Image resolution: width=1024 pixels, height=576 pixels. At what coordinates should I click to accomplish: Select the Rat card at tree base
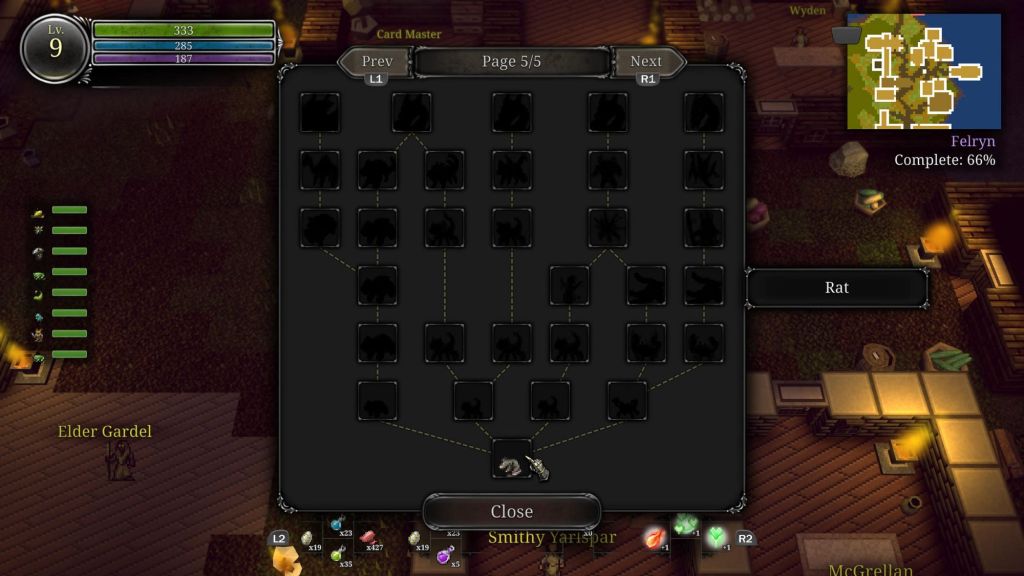click(x=511, y=461)
